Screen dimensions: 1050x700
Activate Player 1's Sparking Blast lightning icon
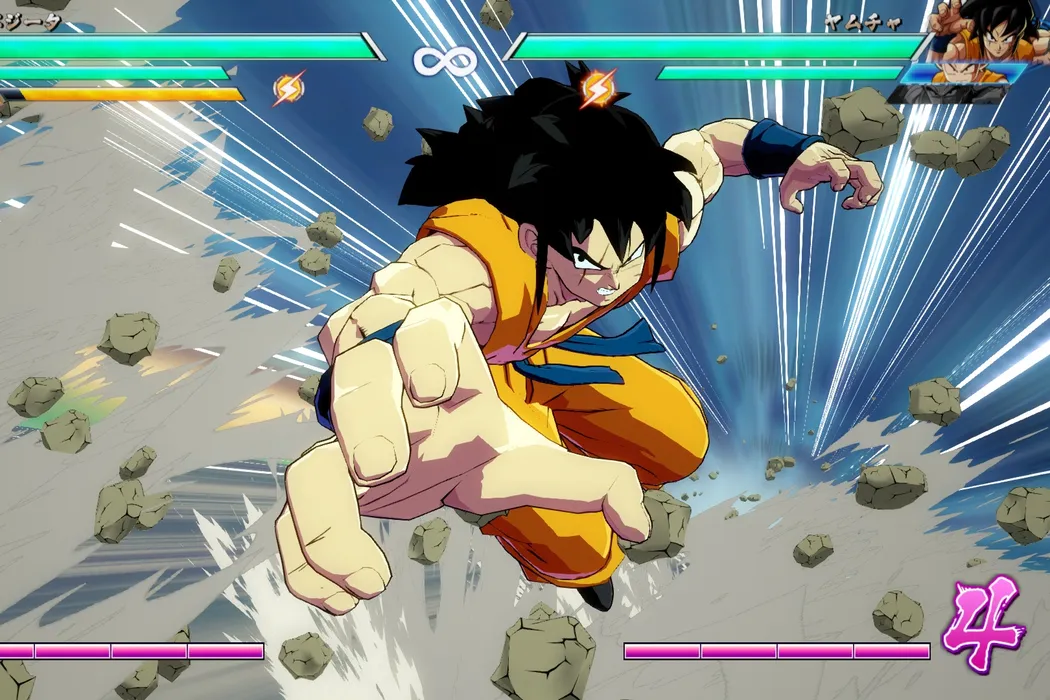pos(288,90)
